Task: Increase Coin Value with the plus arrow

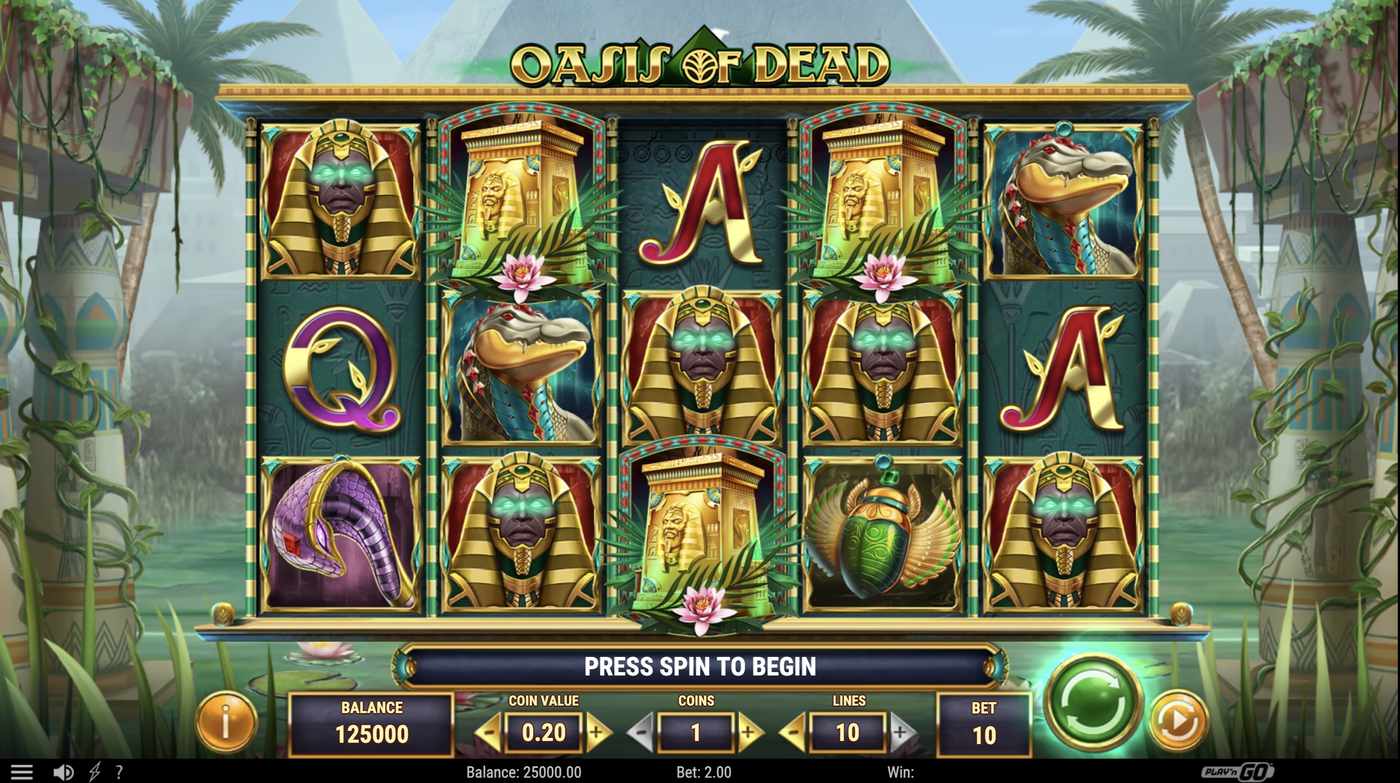Action: [596, 733]
